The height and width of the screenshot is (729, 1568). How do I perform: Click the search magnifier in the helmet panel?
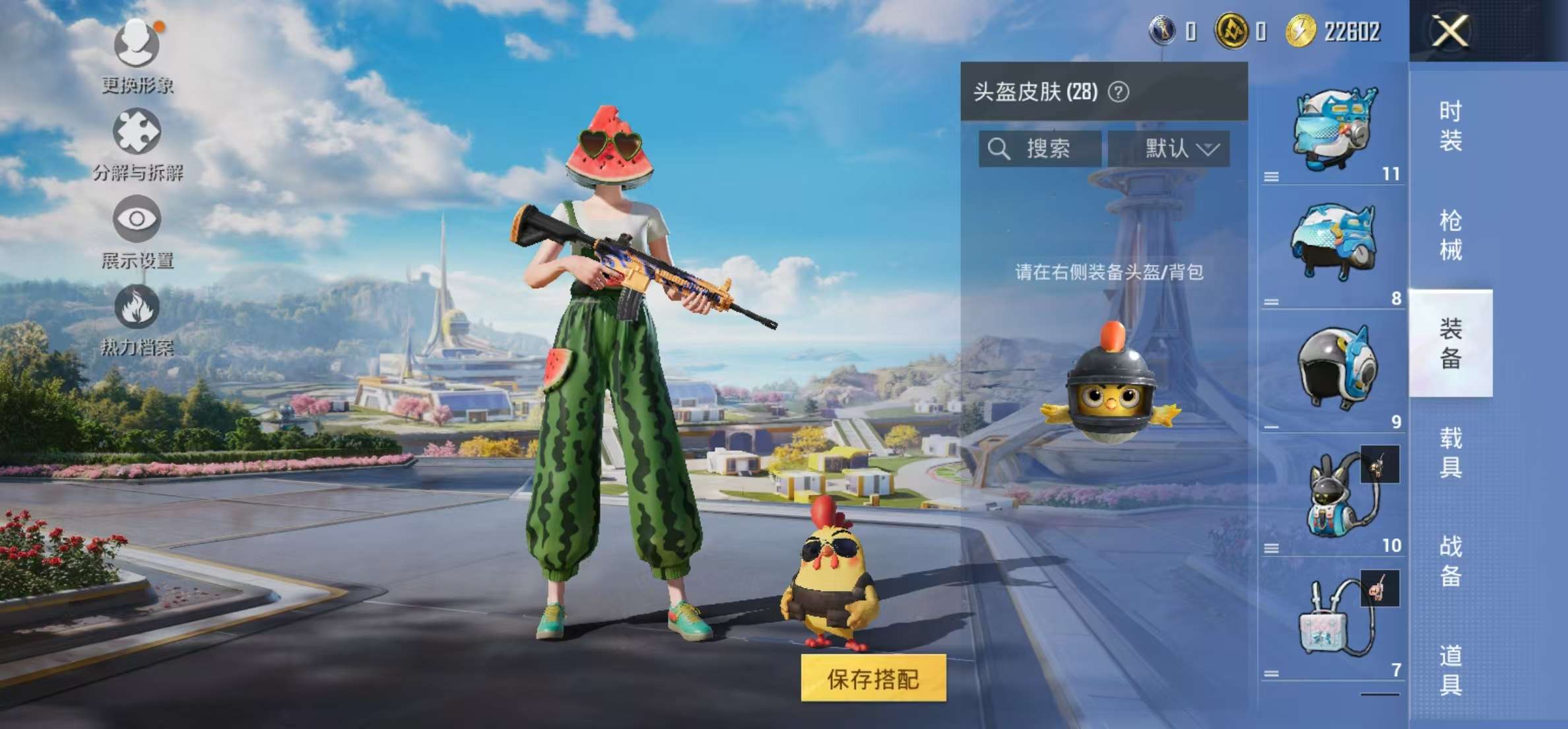tap(998, 149)
